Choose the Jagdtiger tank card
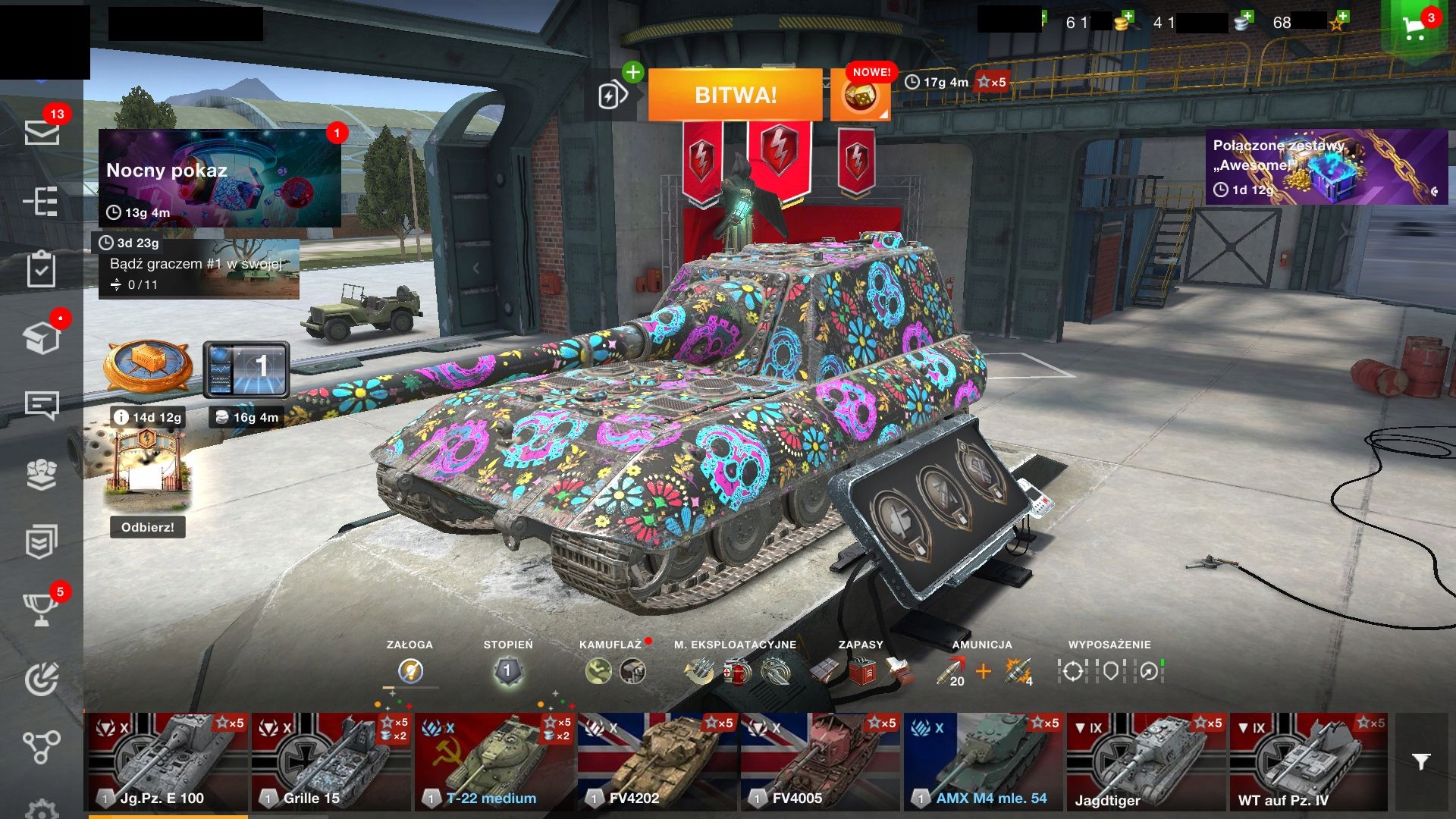The height and width of the screenshot is (819, 1456). (x=1145, y=761)
